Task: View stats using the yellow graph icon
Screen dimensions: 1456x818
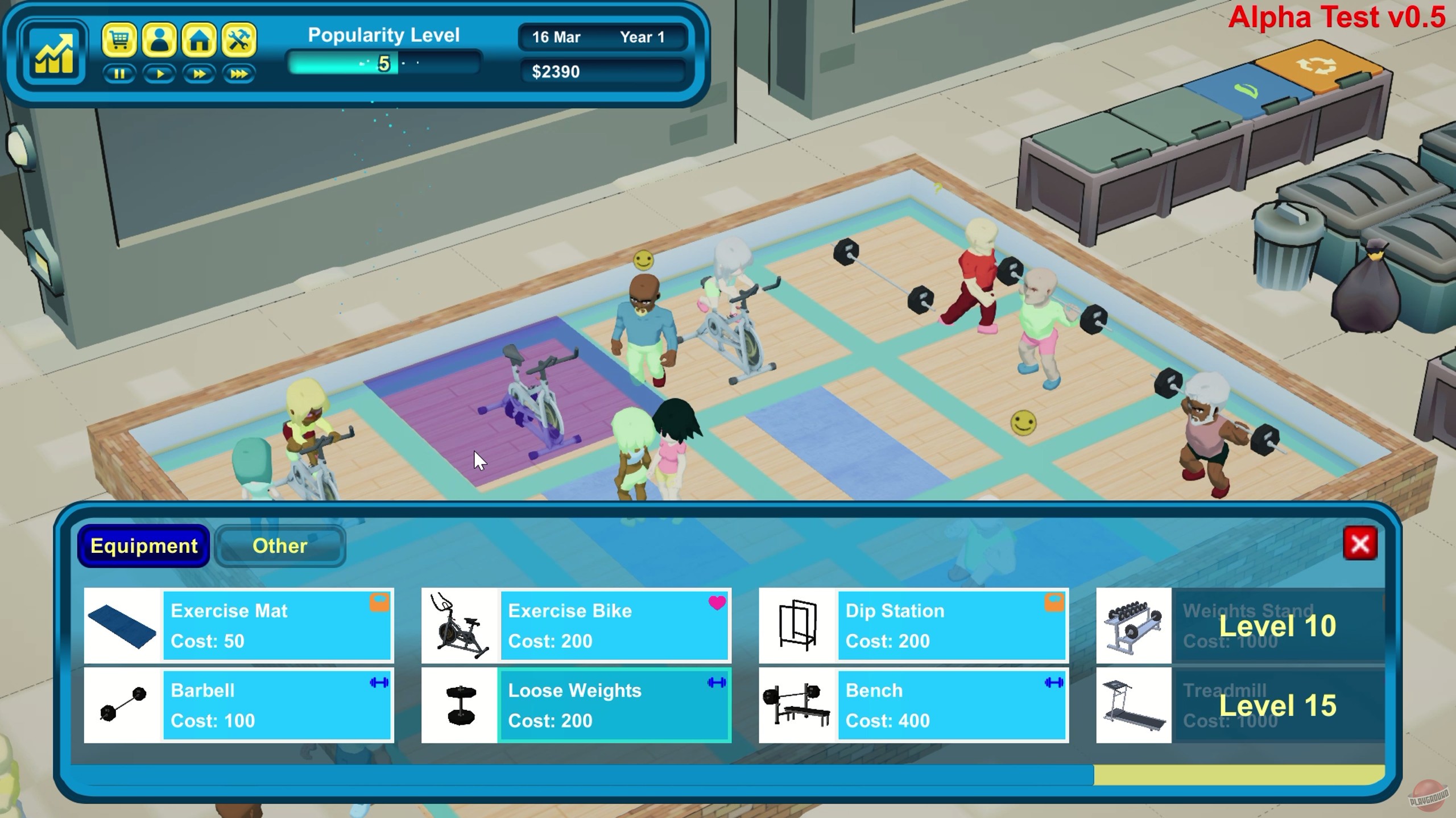Action: click(54, 51)
